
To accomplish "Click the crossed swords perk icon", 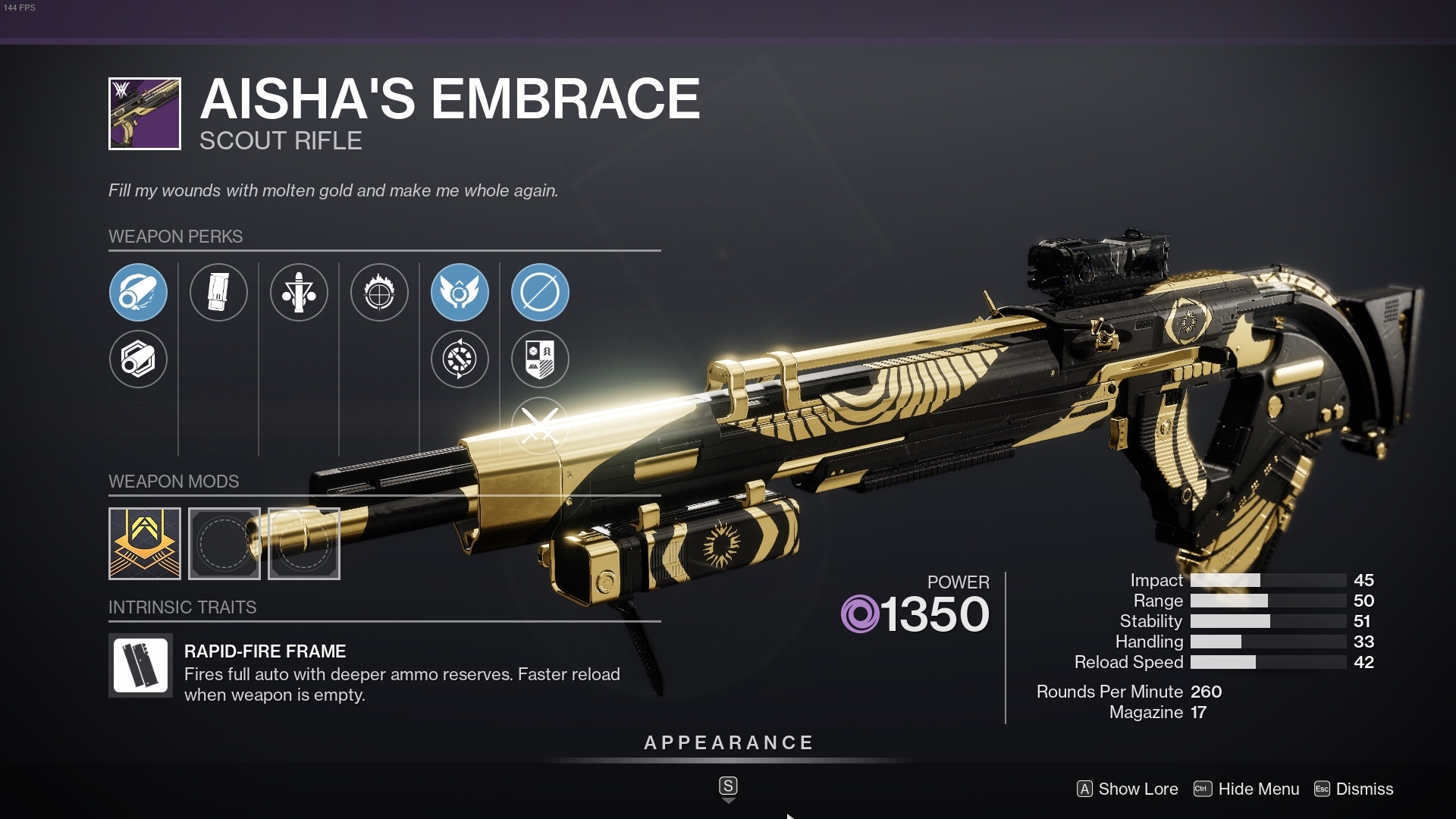I will coord(540,425).
